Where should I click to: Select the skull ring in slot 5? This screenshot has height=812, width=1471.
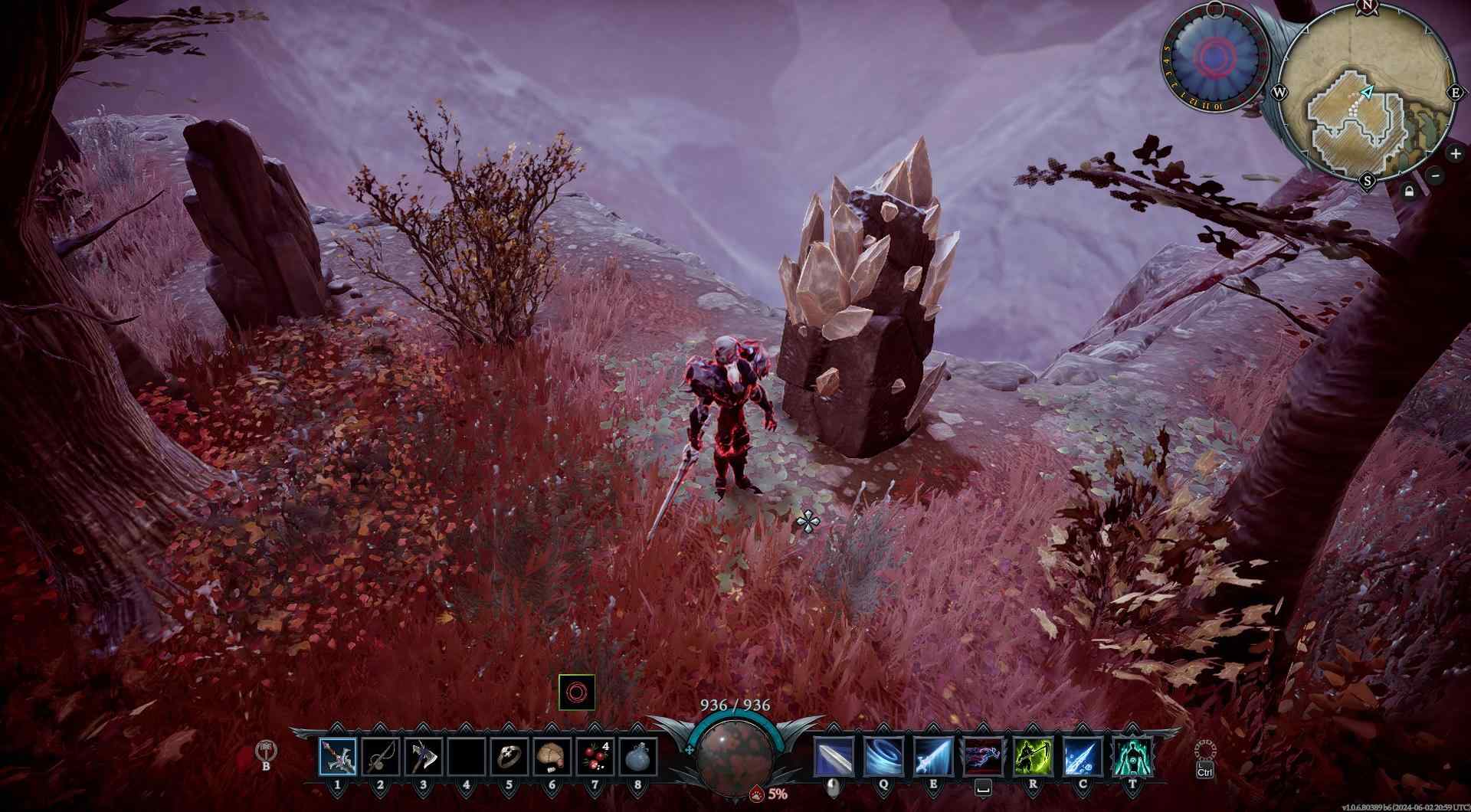click(x=509, y=756)
